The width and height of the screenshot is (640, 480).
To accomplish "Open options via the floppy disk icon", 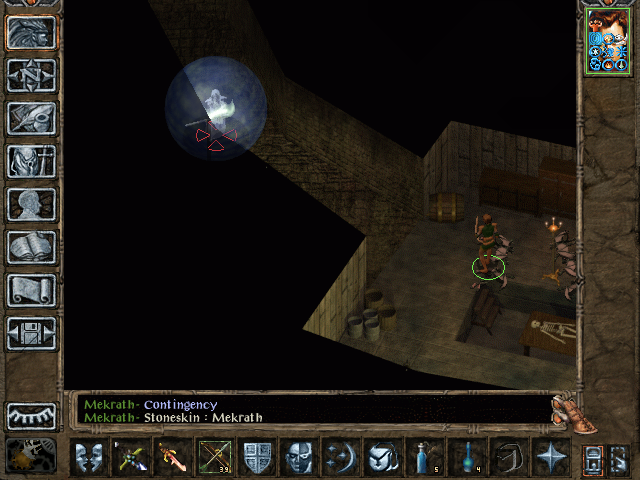I will coord(31,333).
